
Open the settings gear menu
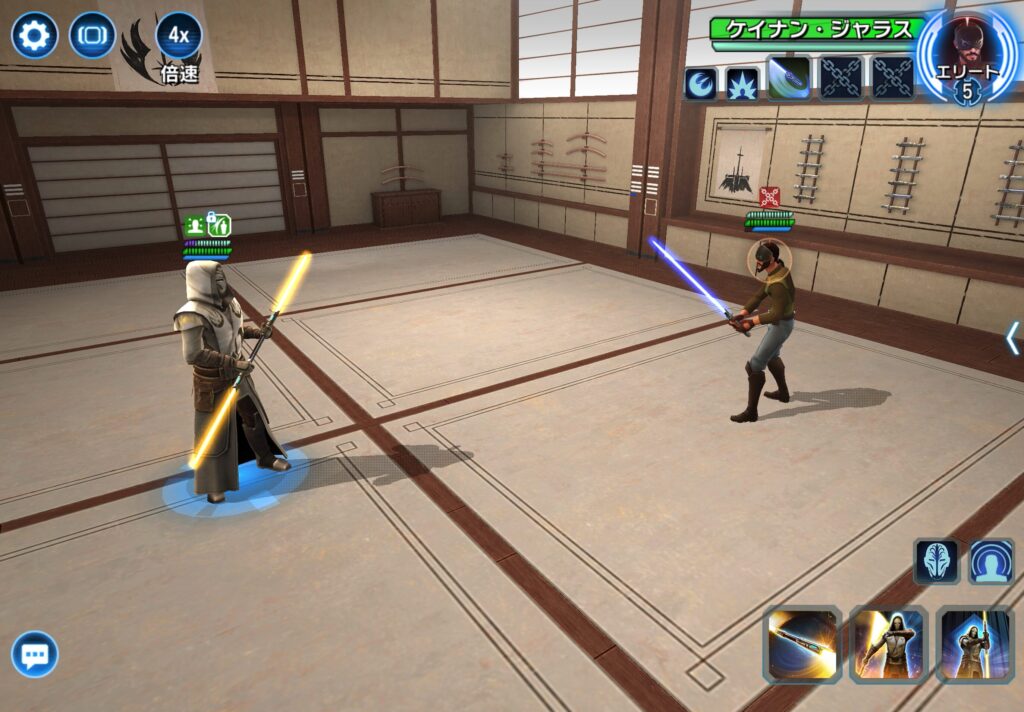click(x=34, y=37)
